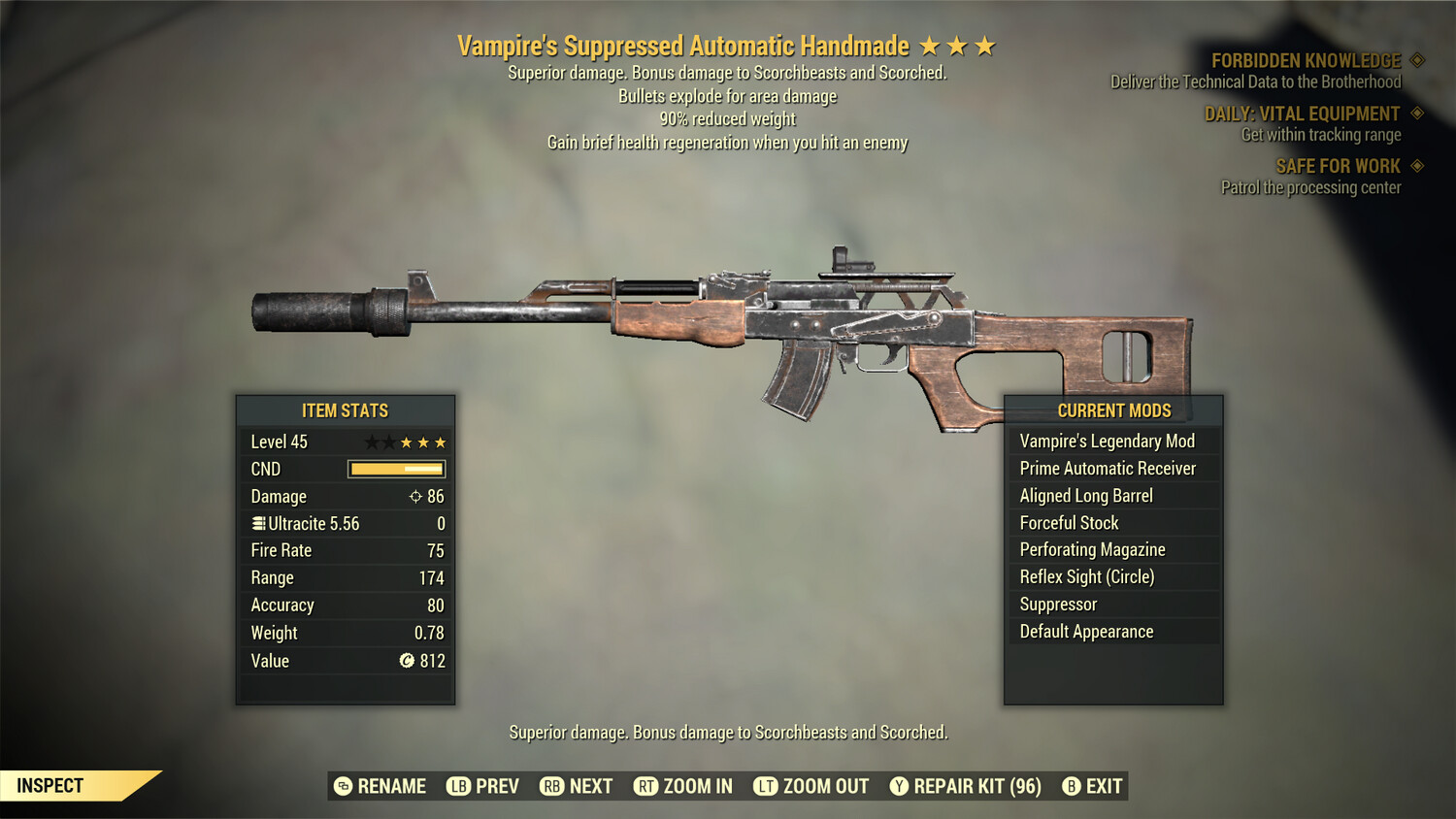Click the RT Zoom In icon
Viewport: 1456px width, 819px height.
coord(645,786)
